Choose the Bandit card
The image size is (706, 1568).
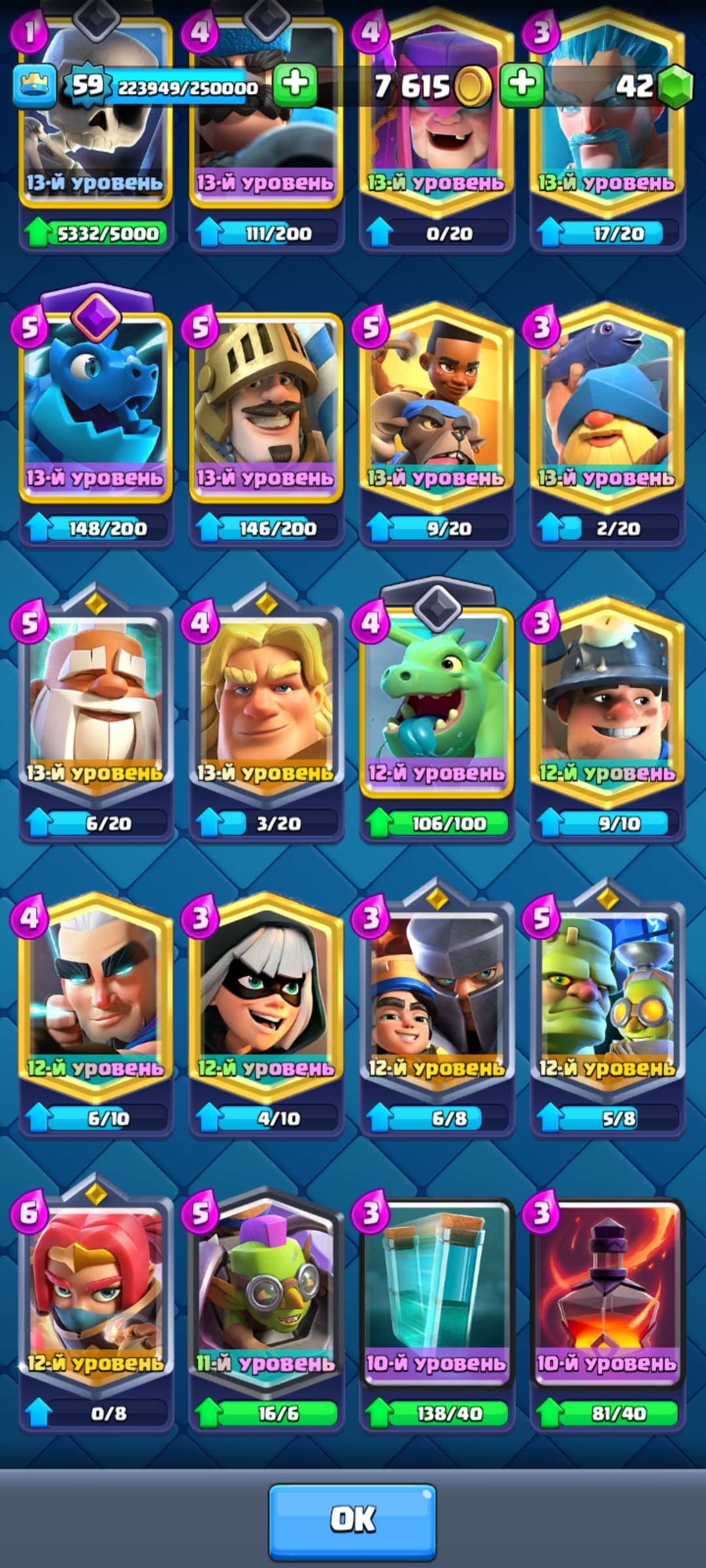coord(266,993)
